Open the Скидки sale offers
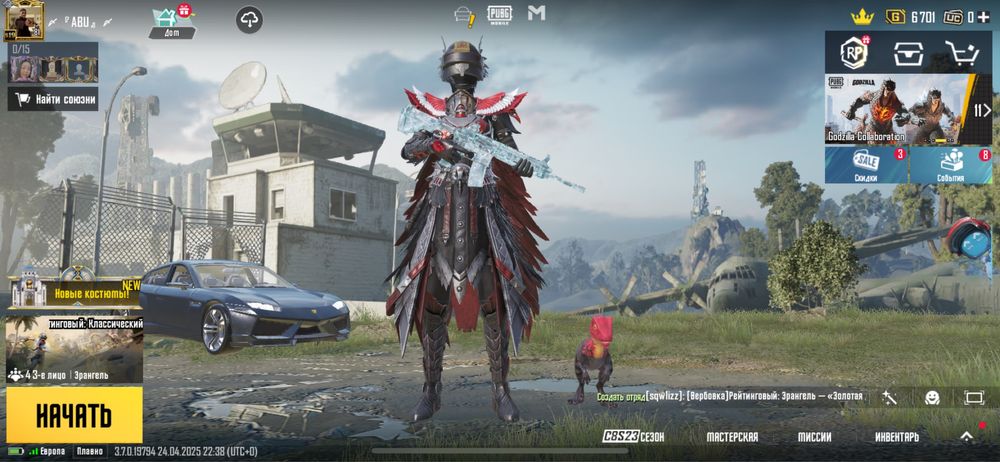Image resolution: width=1000 pixels, height=462 pixels. pos(866,166)
